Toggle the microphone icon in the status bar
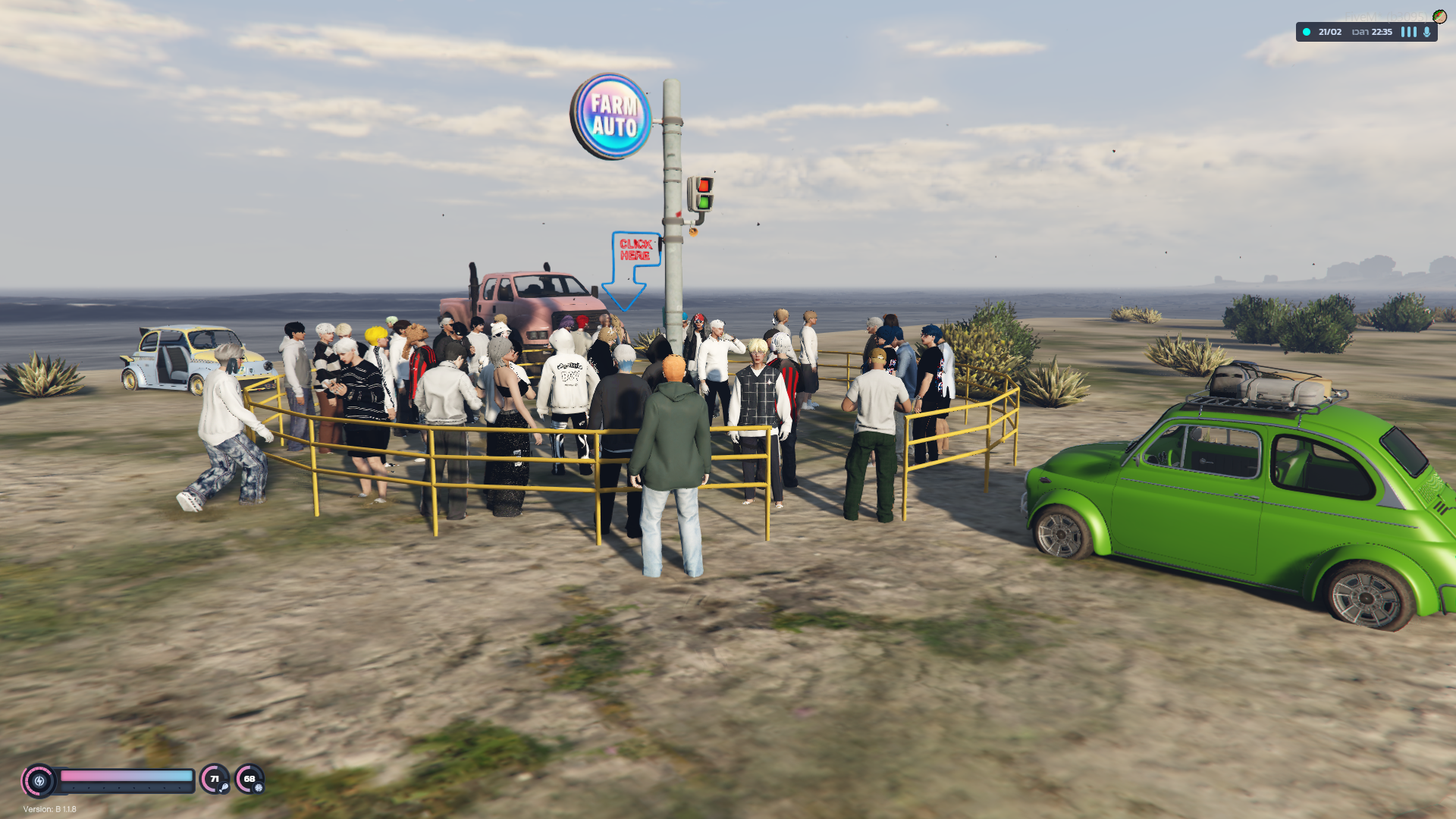Image resolution: width=1456 pixels, height=819 pixels. tap(1426, 32)
